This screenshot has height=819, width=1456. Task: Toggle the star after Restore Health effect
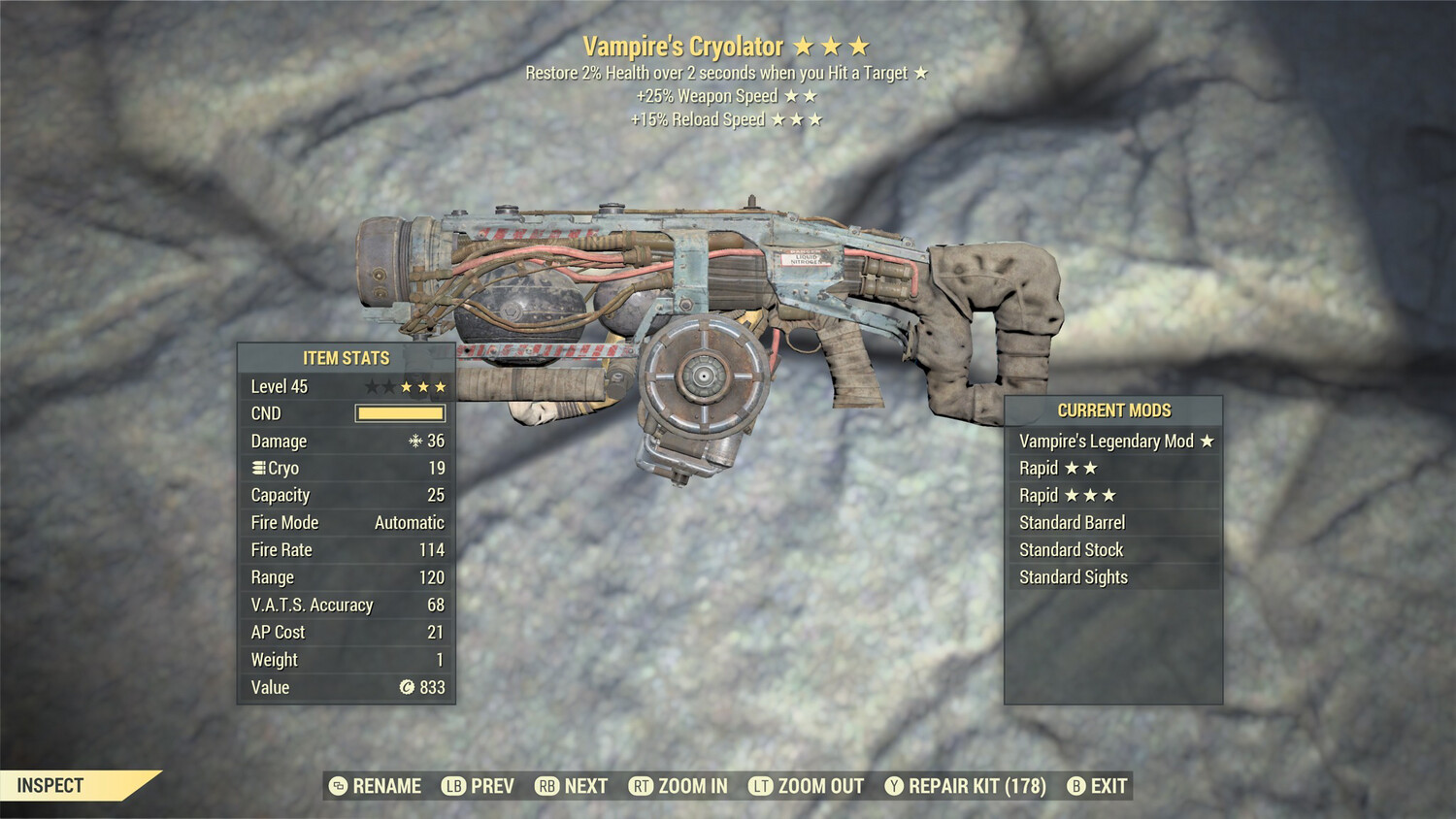920,72
